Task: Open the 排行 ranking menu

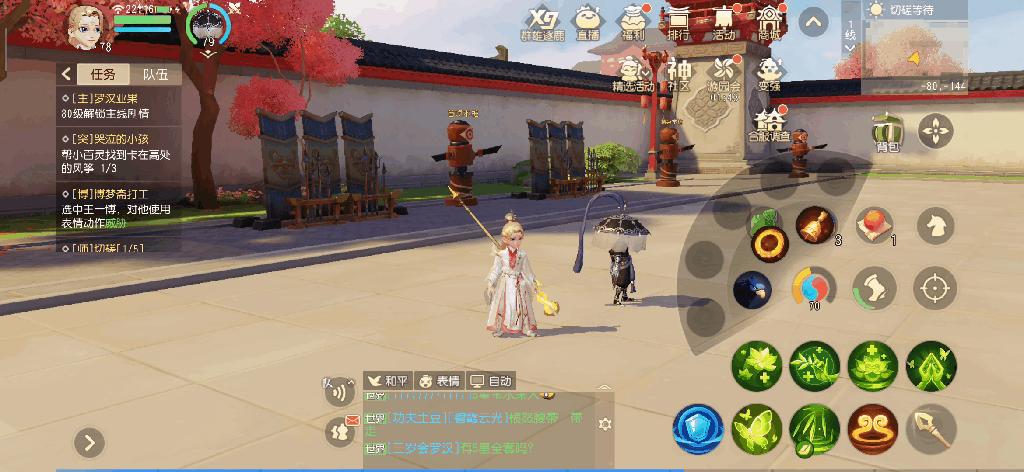Action: (679, 22)
